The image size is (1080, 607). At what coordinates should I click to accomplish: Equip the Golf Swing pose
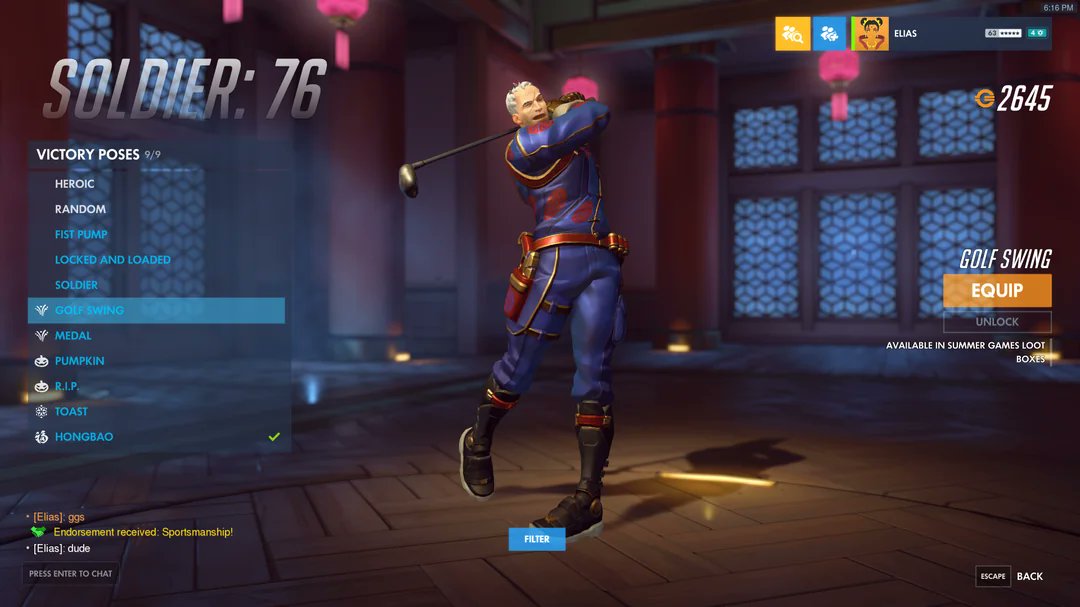click(x=997, y=290)
